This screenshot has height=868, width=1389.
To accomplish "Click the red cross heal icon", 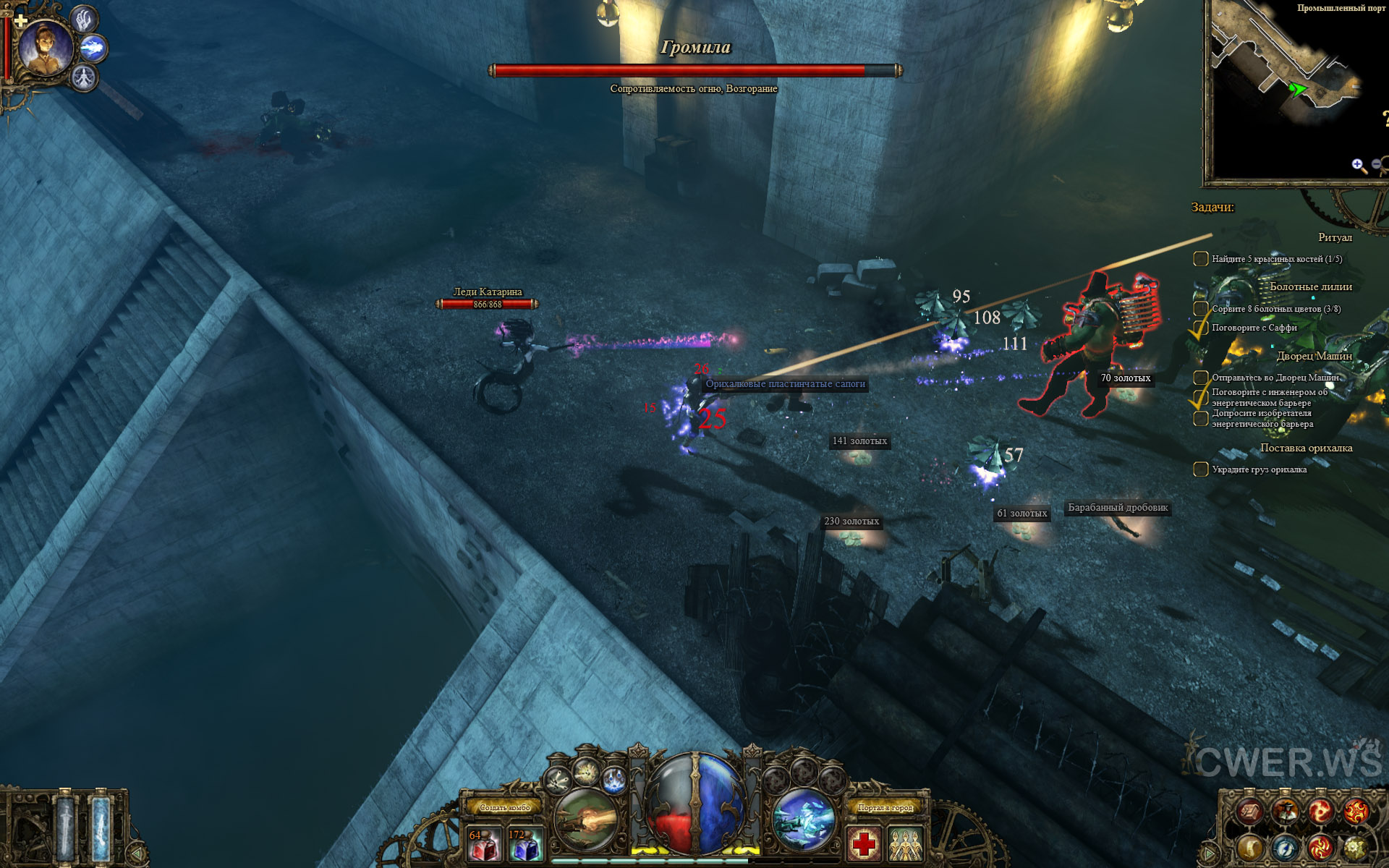I will (864, 843).
